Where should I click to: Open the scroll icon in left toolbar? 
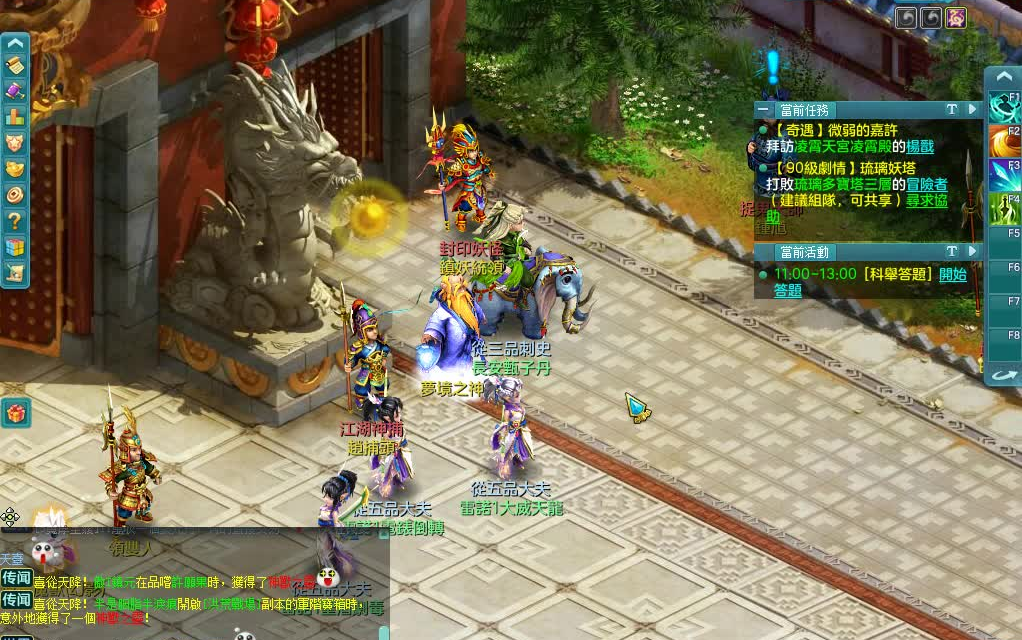click(x=15, y=66)
